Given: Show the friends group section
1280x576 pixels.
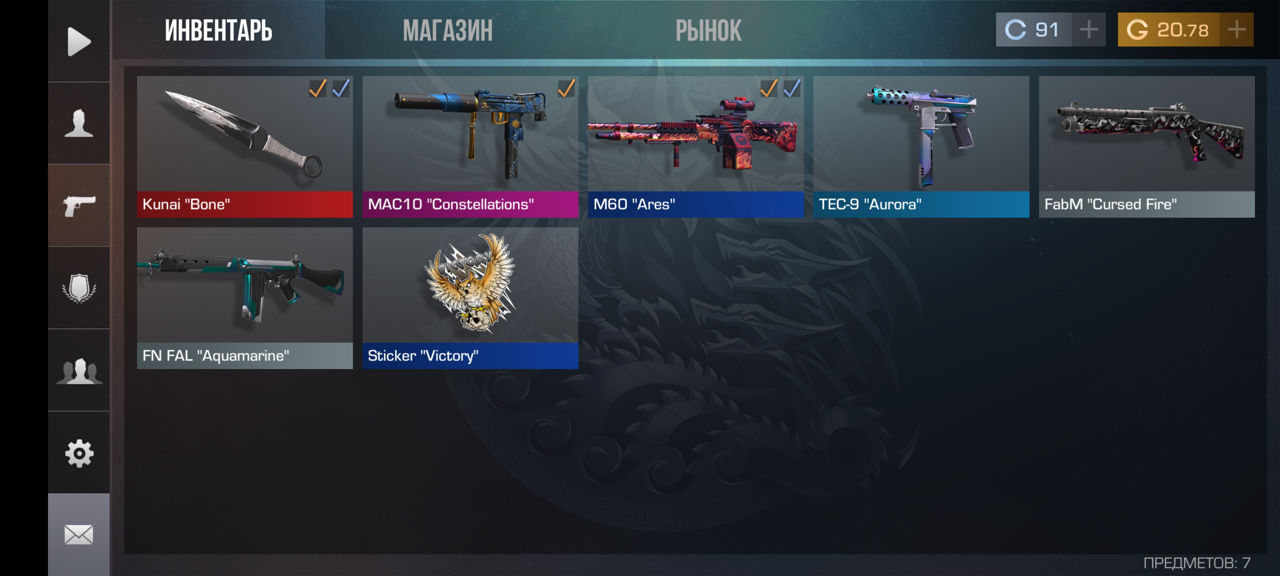Looking at the screenshot, I should point(79,371).
